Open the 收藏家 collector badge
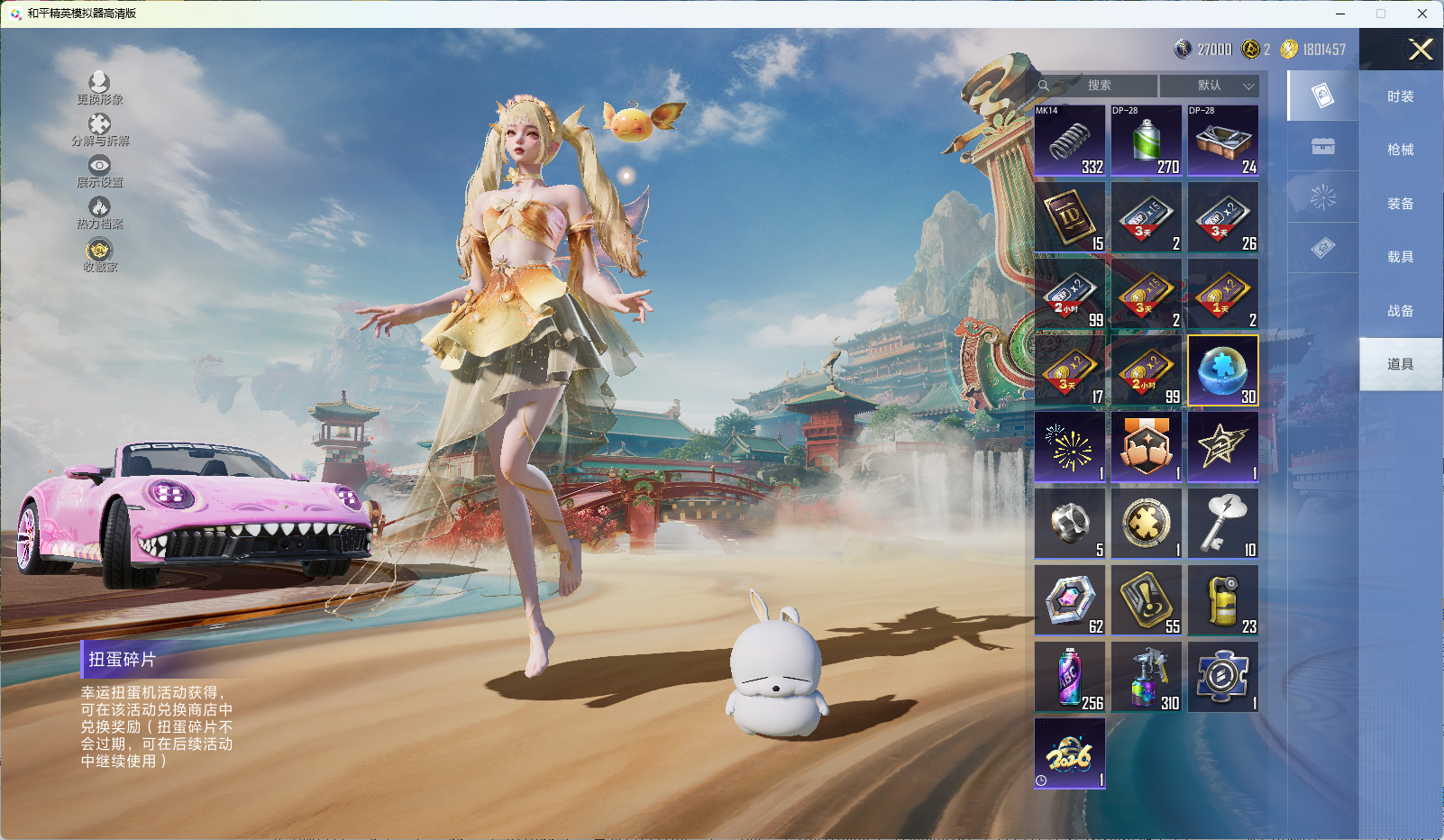This screenshot has height=840, width=1444. [99, 254]
